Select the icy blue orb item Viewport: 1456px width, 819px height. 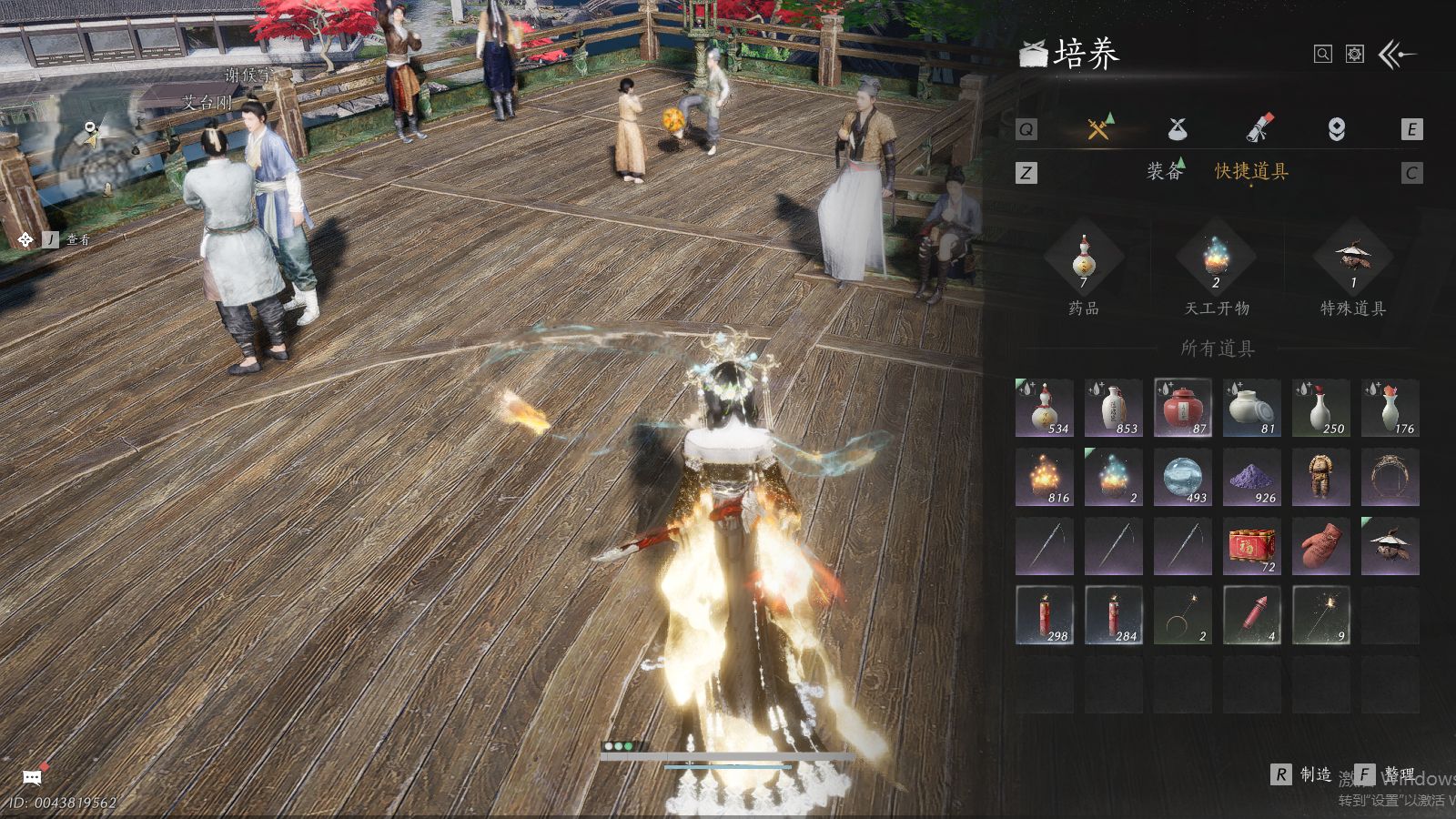1182,477
